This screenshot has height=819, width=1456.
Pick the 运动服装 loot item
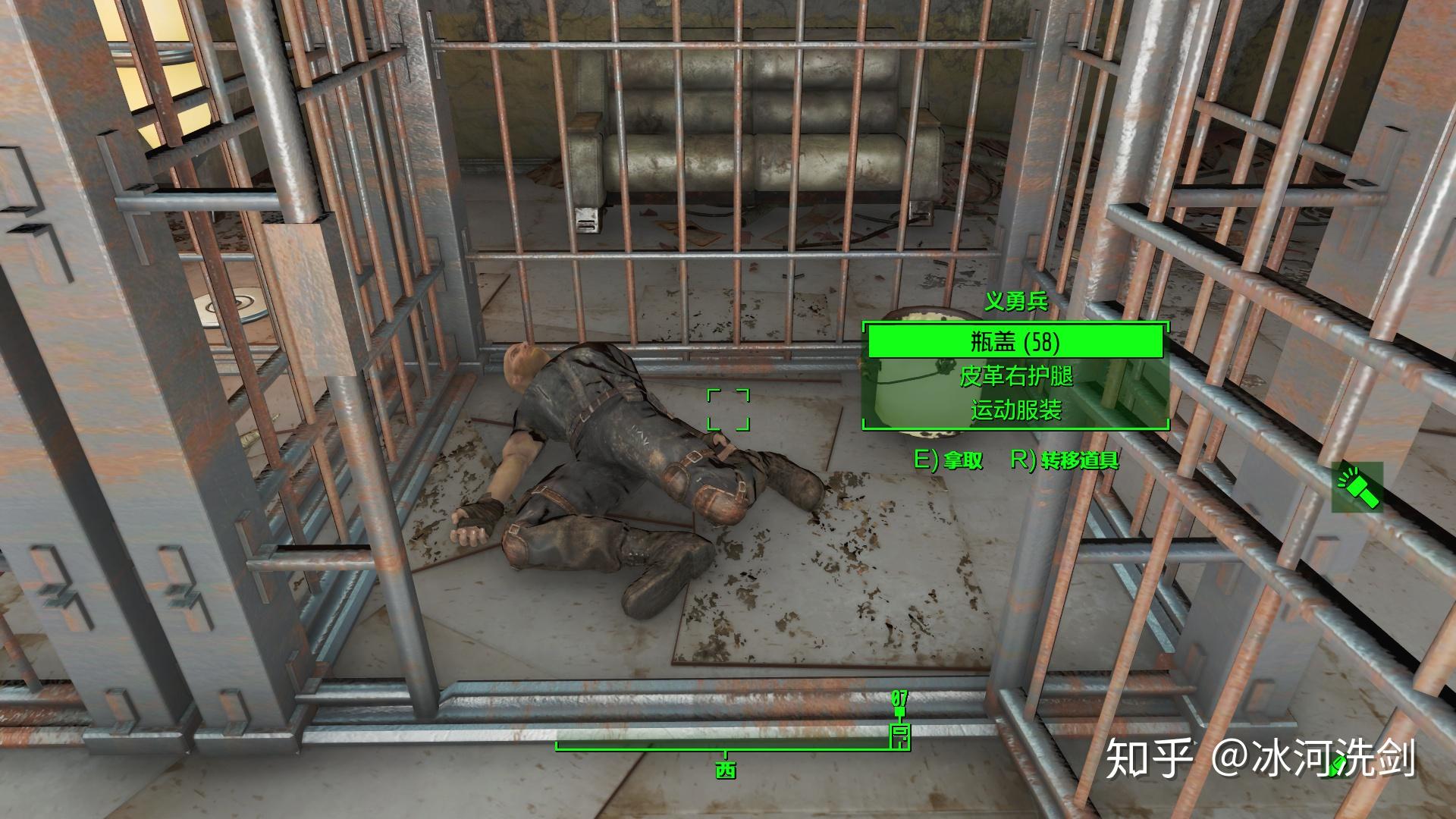tap(1015, 410)
